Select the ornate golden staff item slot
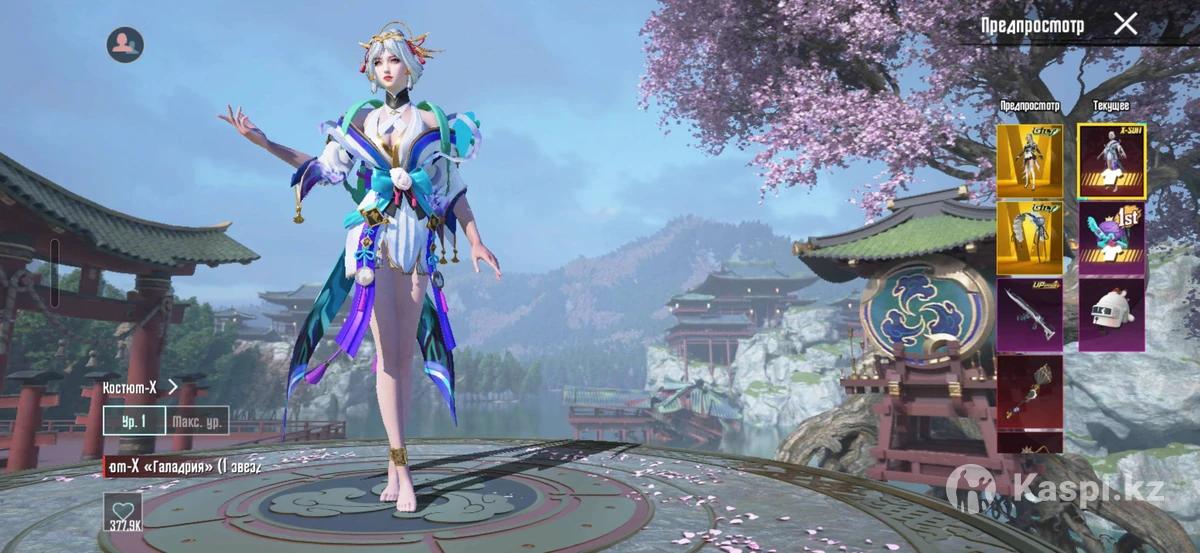 (1029, 391)
